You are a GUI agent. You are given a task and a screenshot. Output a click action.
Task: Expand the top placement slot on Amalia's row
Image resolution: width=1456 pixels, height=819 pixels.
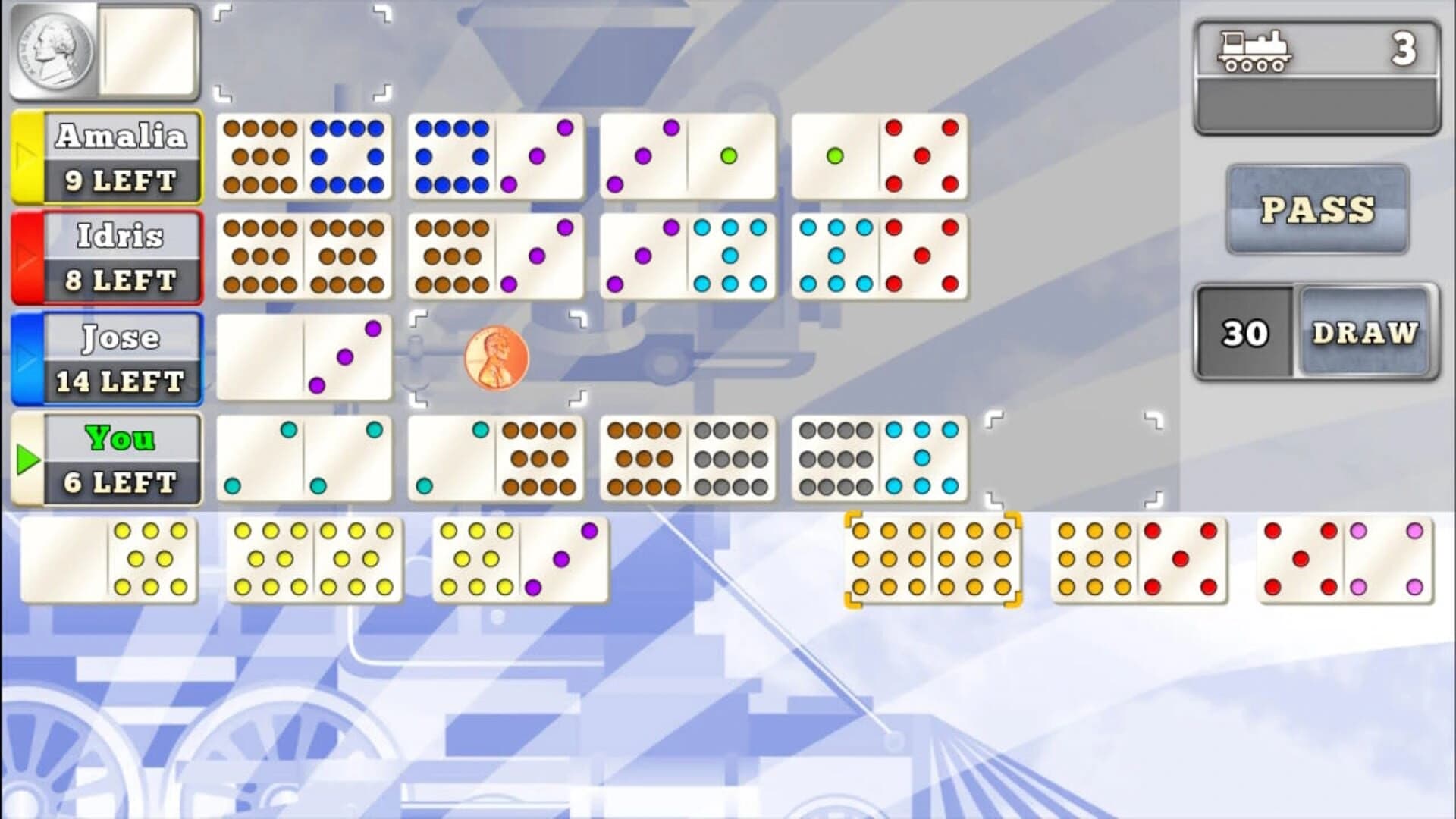[302, 53]
